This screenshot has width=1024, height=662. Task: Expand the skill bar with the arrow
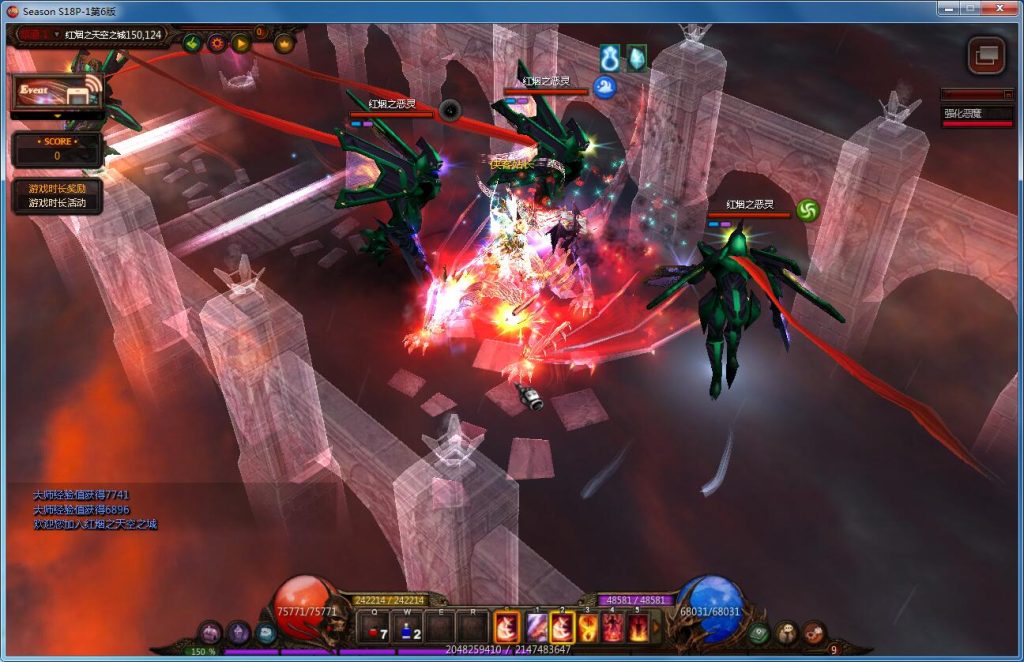(657, 628)
